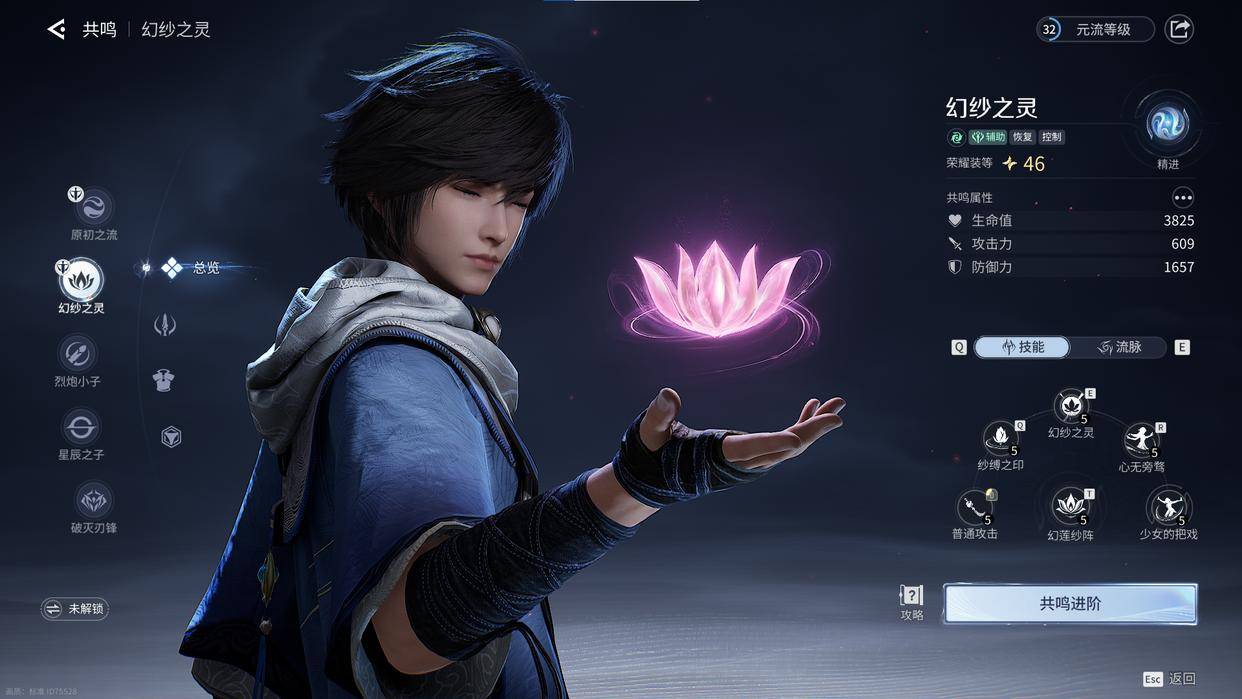The image size is (1242, 699).
Task: Inspect the 幻莲纱阵 skill
Action: [x=1070, y=507]
